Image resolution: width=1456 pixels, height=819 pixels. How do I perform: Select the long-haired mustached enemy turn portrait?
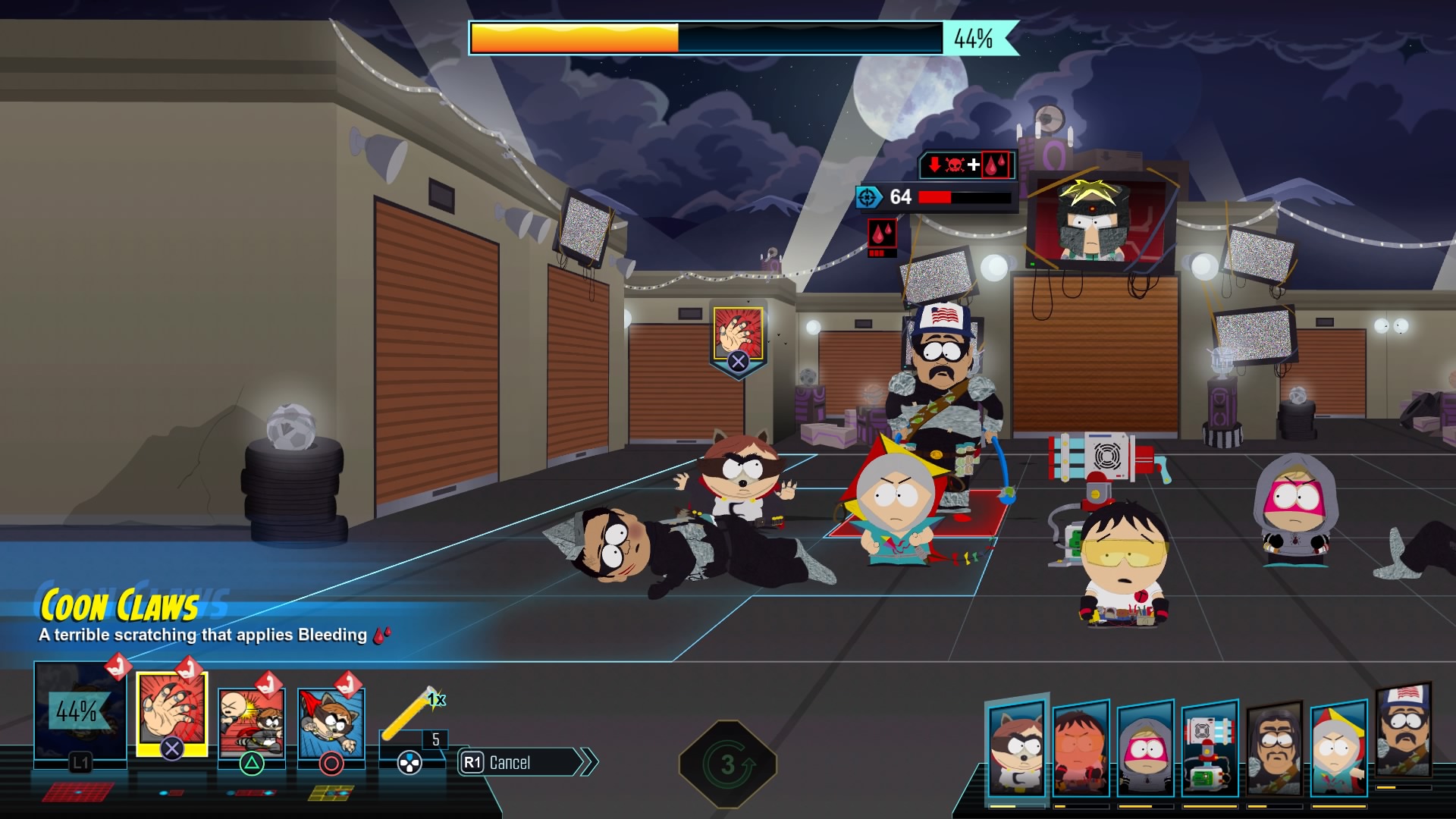(x=1274, y=749)
